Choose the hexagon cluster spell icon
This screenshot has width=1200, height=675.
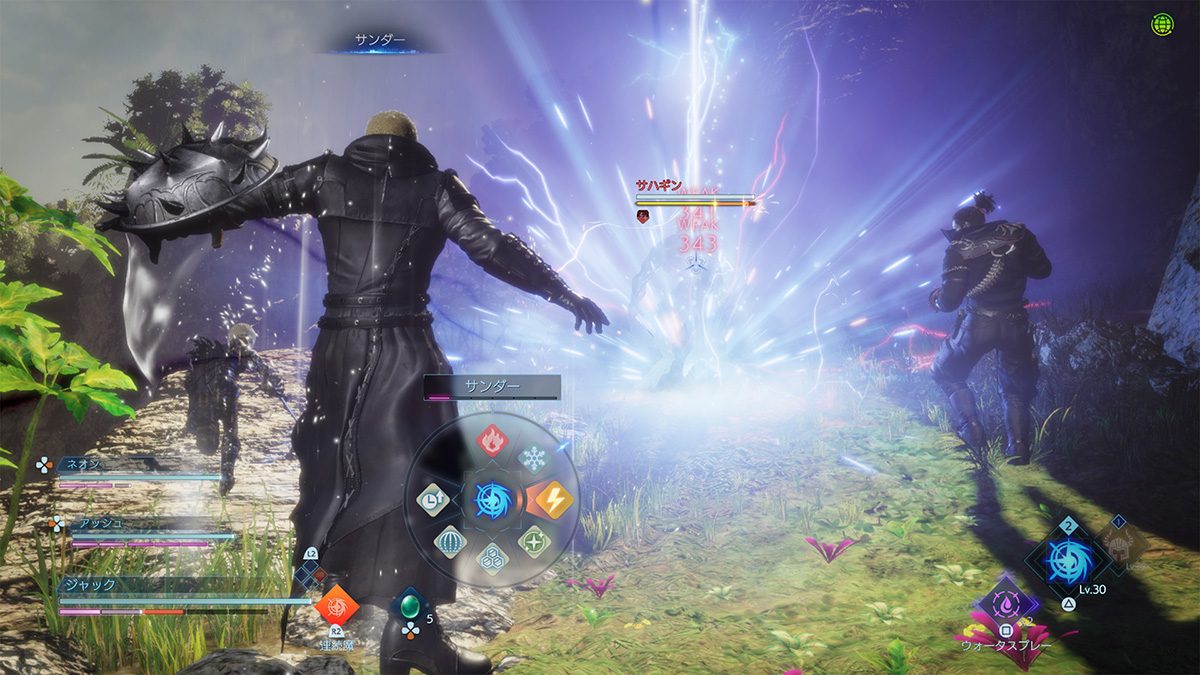491,559
